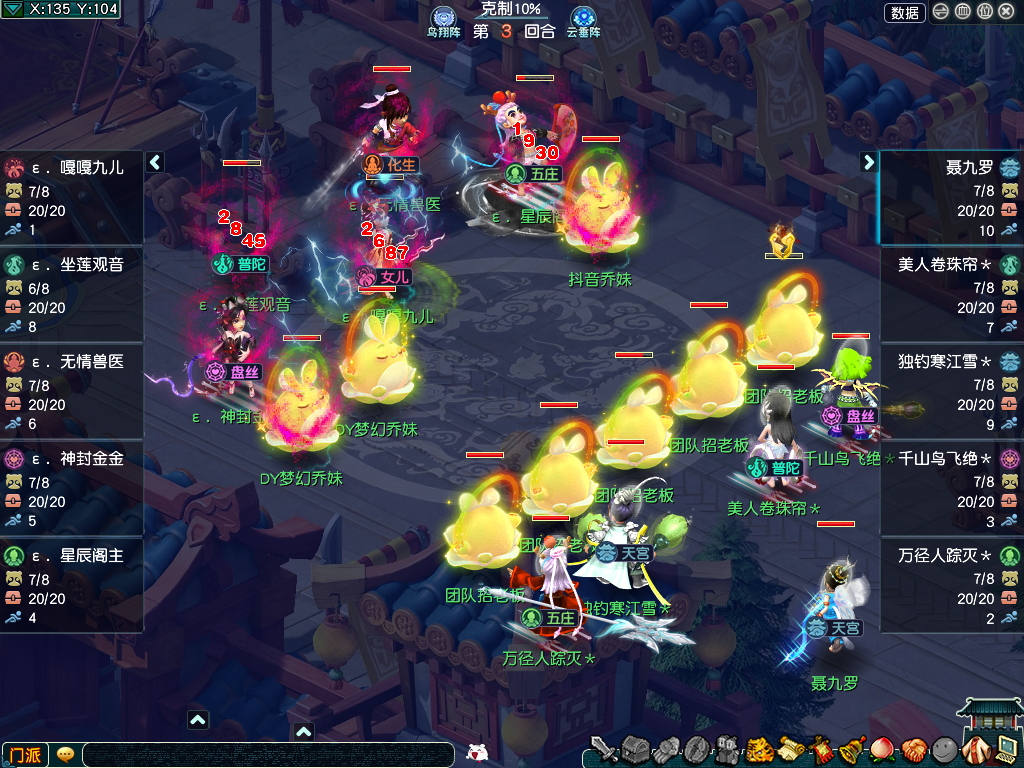Click the swap-arrows round button
1024x768 pixels.
(942, 12)
